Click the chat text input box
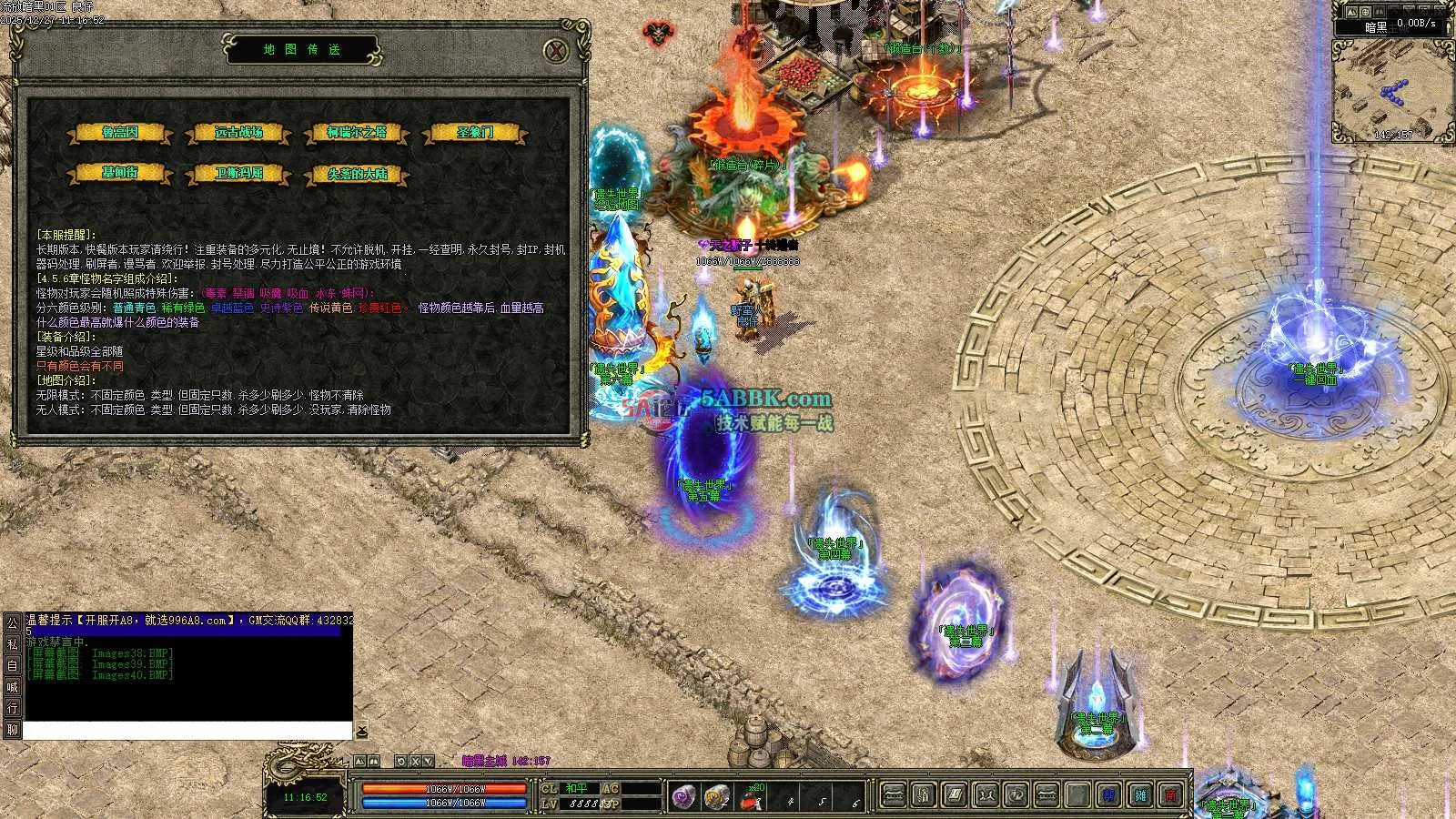Image resolution: width=1456 pixels, height=819 pixels. point(187,731)
